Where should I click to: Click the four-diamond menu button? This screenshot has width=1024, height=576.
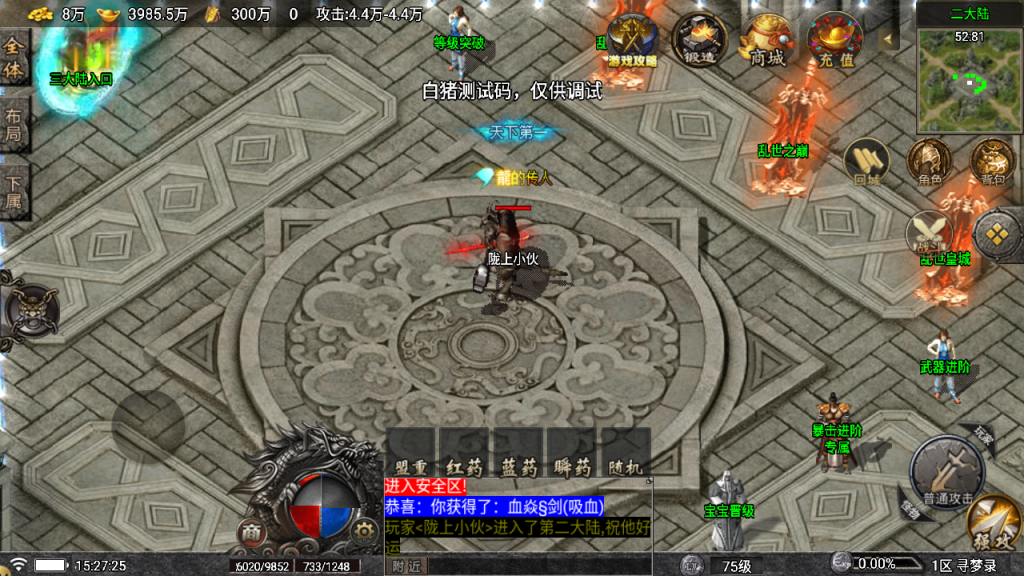996,235
